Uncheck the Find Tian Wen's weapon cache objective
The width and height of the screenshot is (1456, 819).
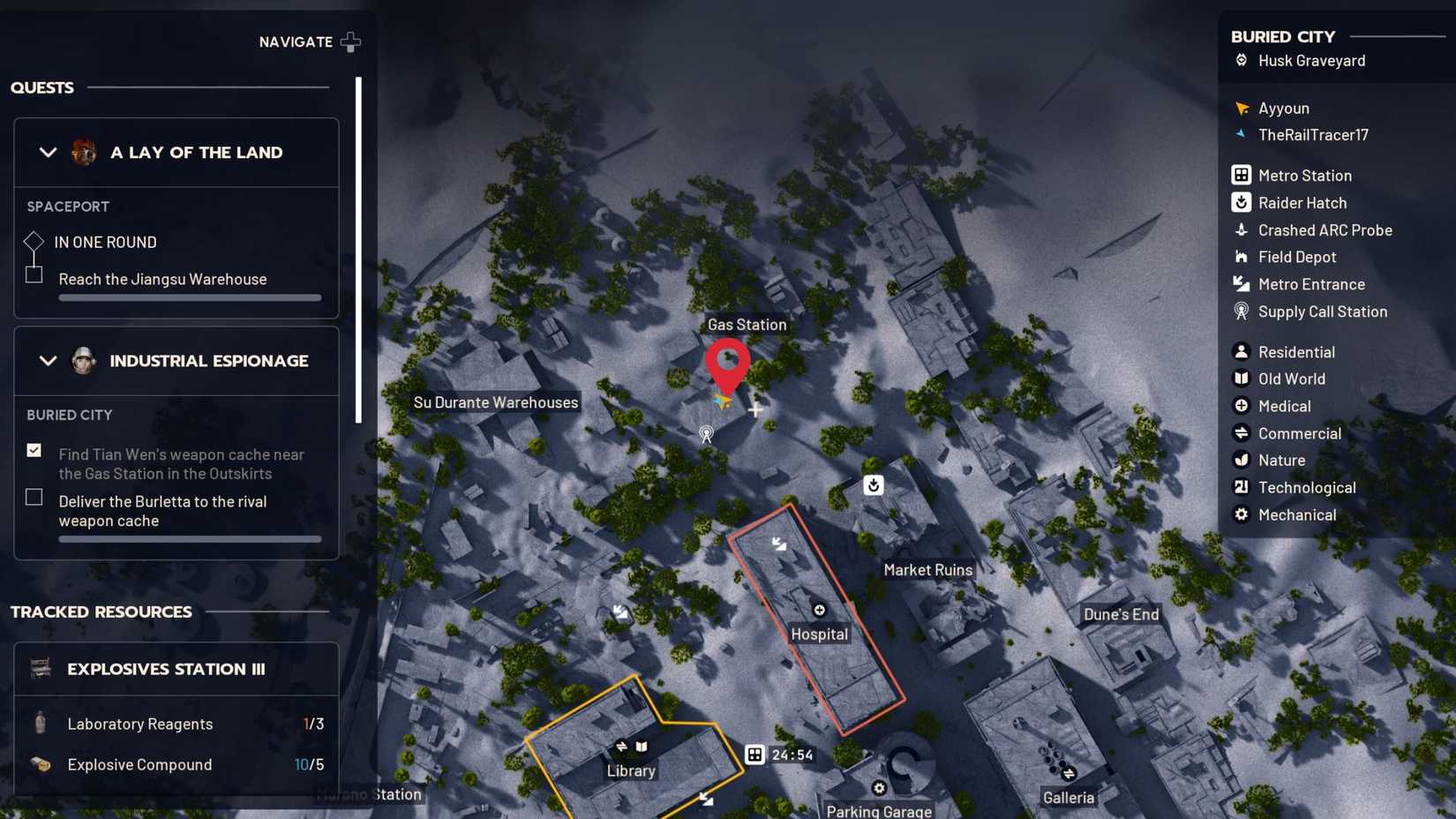(34, 450)
